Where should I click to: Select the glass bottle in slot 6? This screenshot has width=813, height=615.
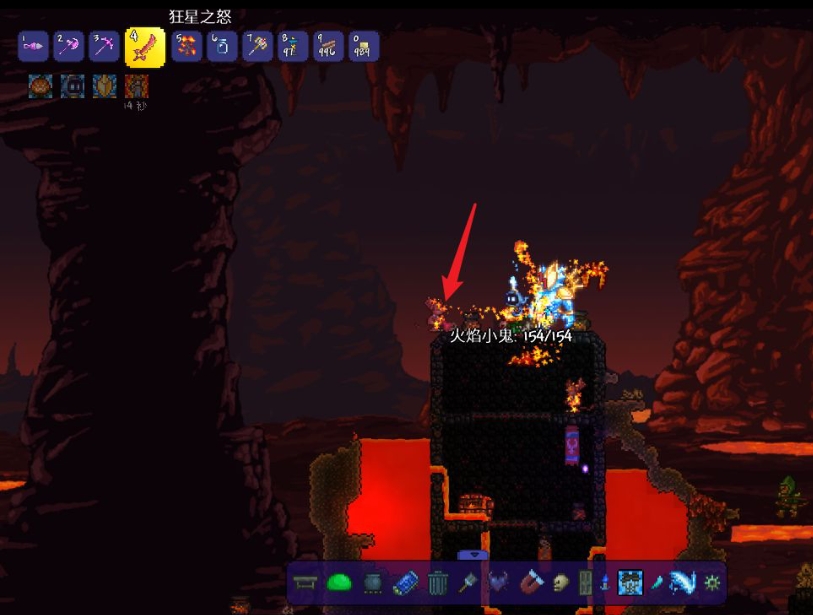(222, 46)
